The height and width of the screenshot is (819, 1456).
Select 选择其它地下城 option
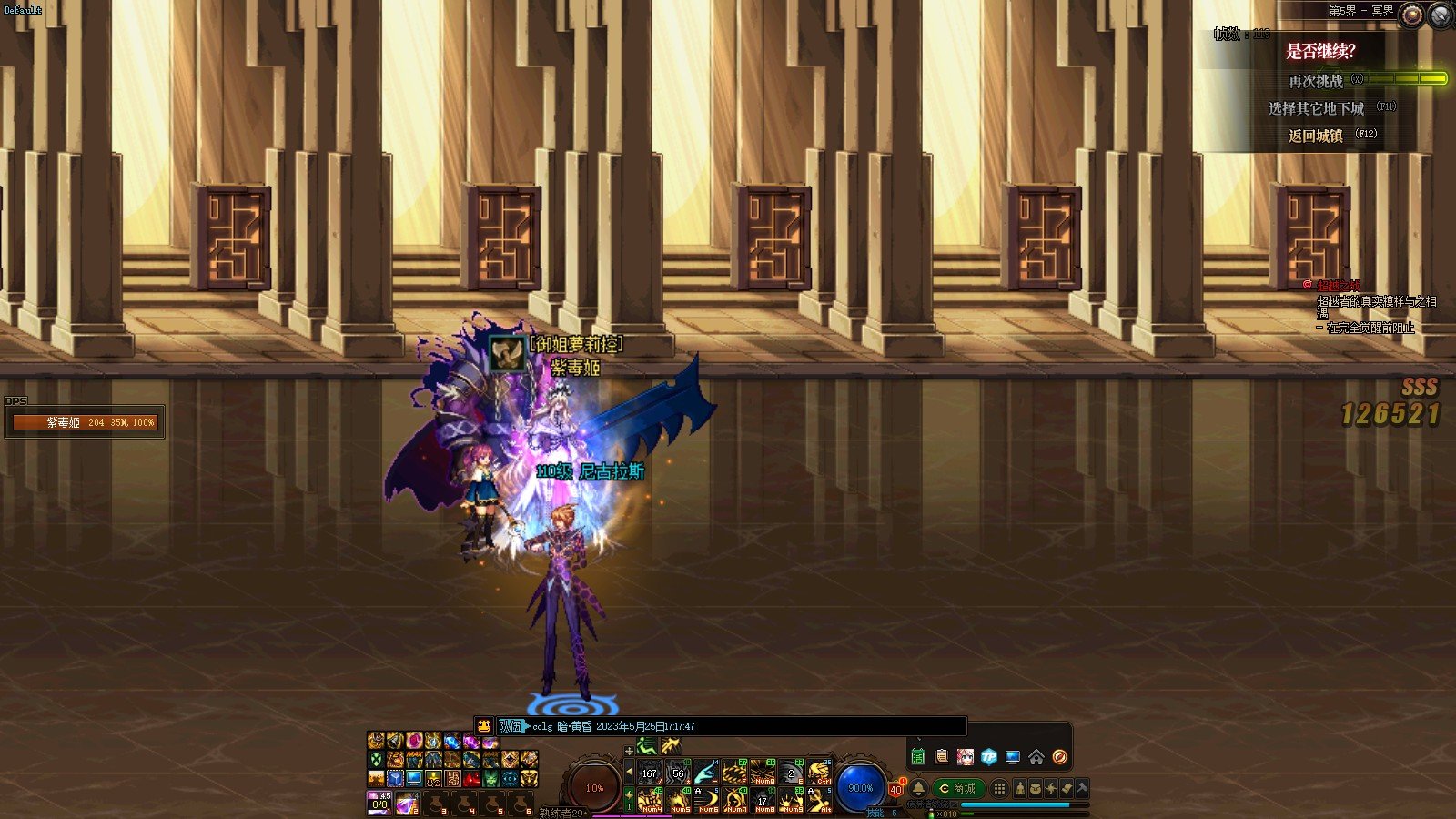point(1316,108)
